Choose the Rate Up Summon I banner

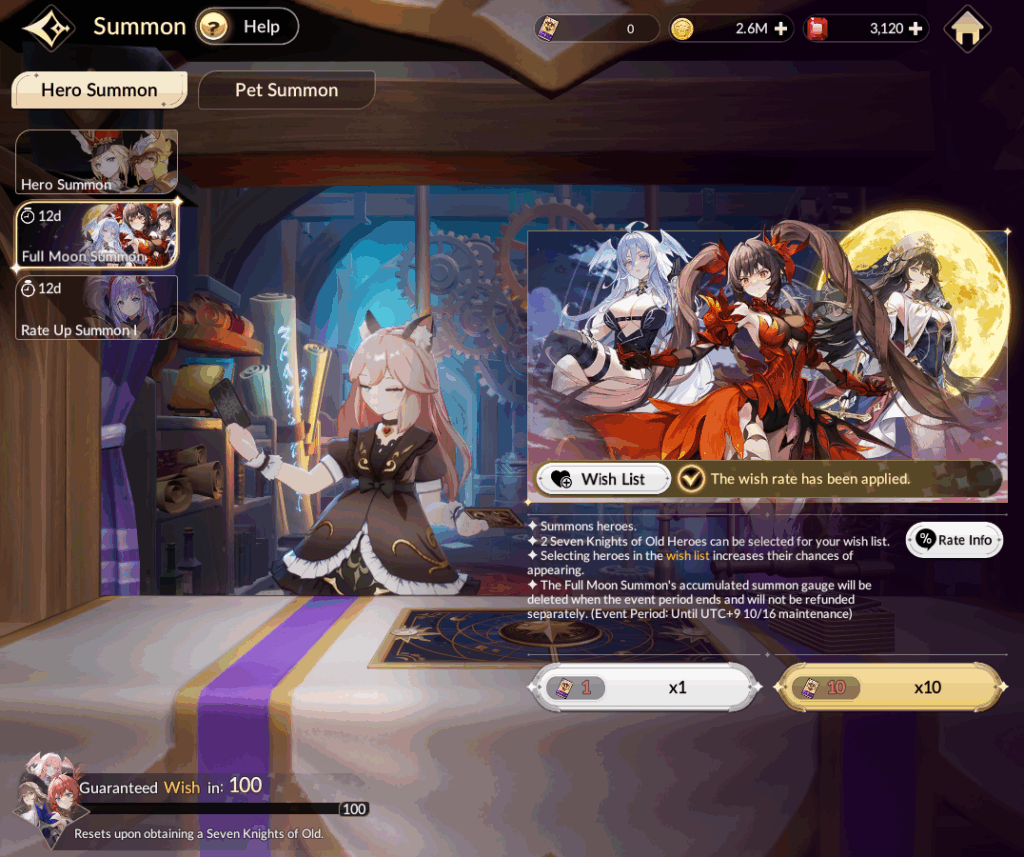pos(96,307)
